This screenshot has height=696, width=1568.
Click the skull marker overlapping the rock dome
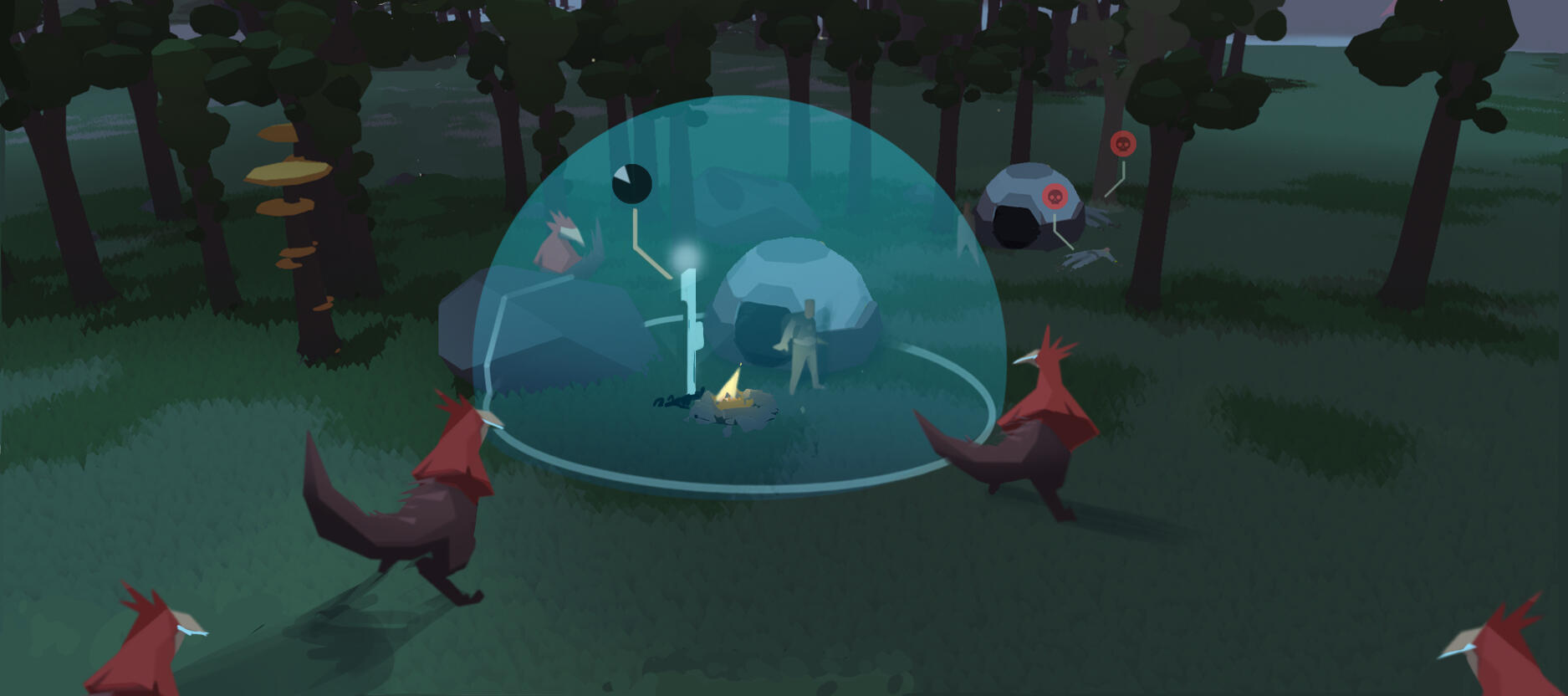(1055, 197)
